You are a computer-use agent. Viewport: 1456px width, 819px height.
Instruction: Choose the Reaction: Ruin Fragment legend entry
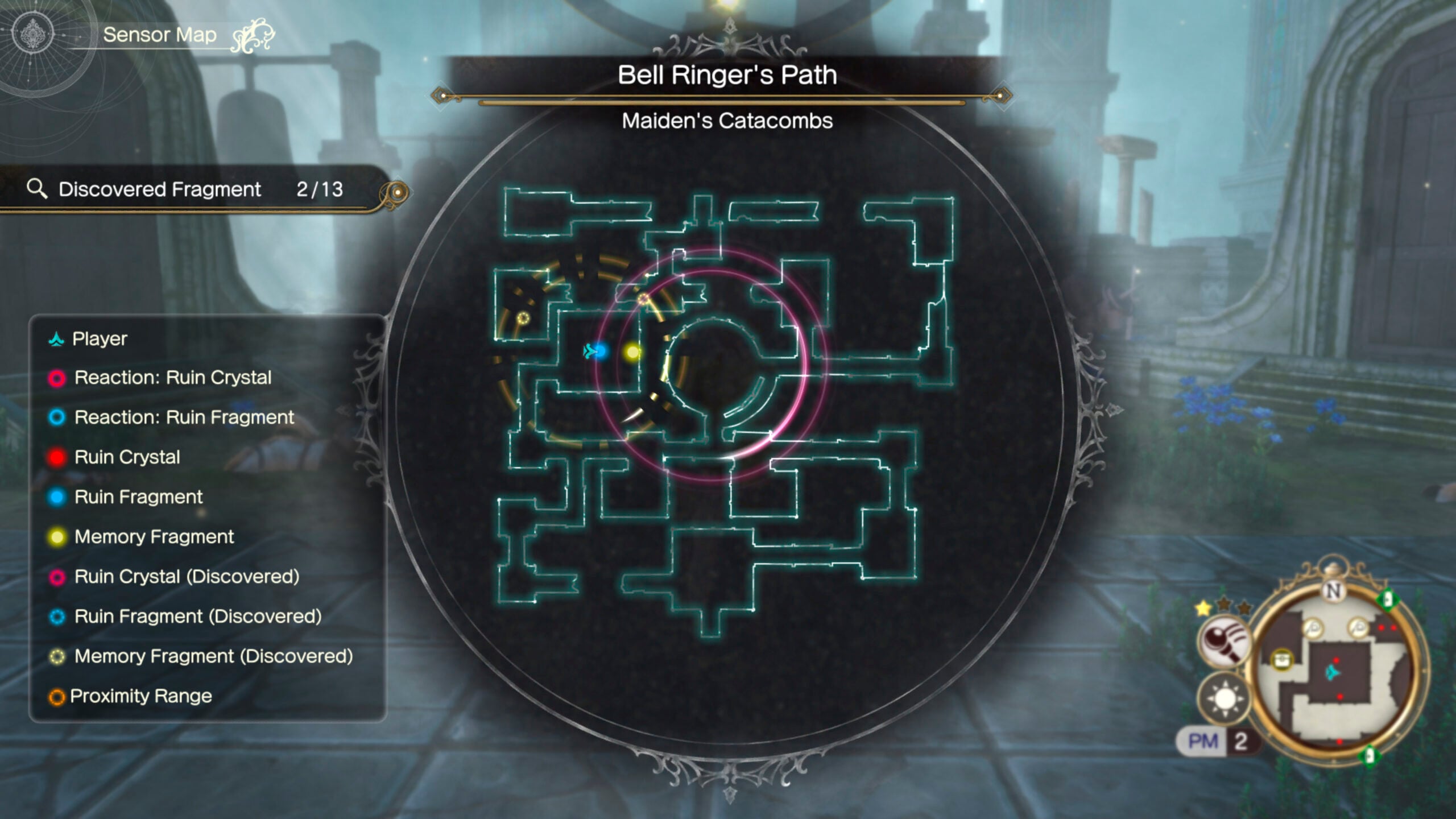click(184, 417)
